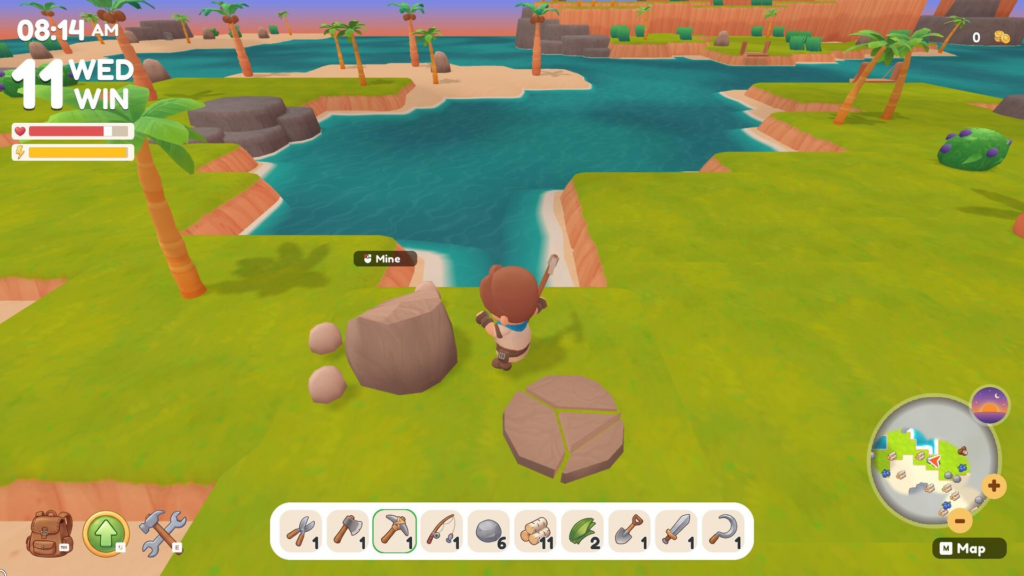Zoom in the minimap with plus button
This screenshot has width=1024, height=576.
993,487
